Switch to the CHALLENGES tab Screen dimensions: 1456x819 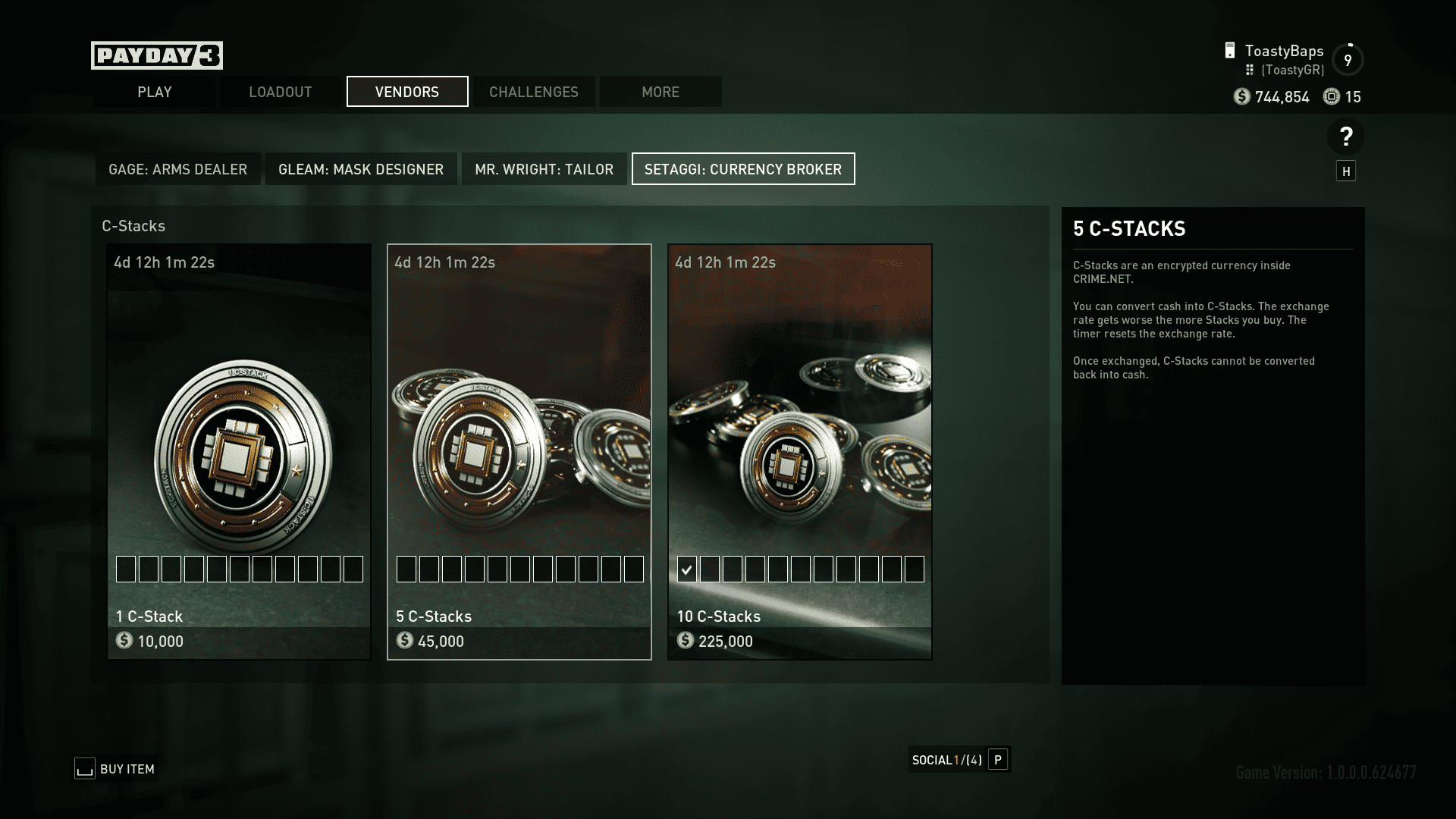(x=533, y=92)
